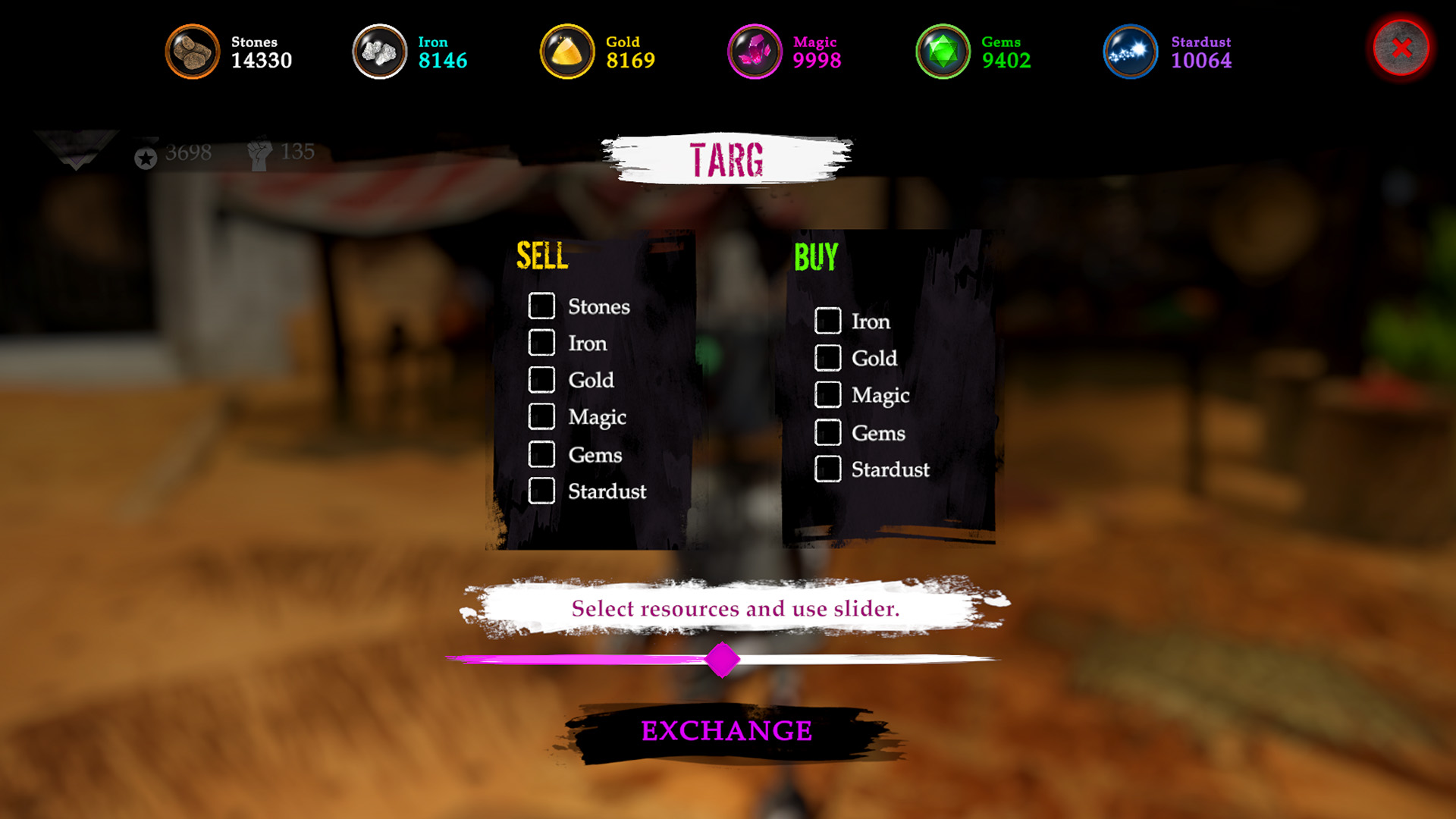This screenshot has width=1456, height=819.
Task: Choose Stardust in the Sell list
Action: (x=541, y=491)
